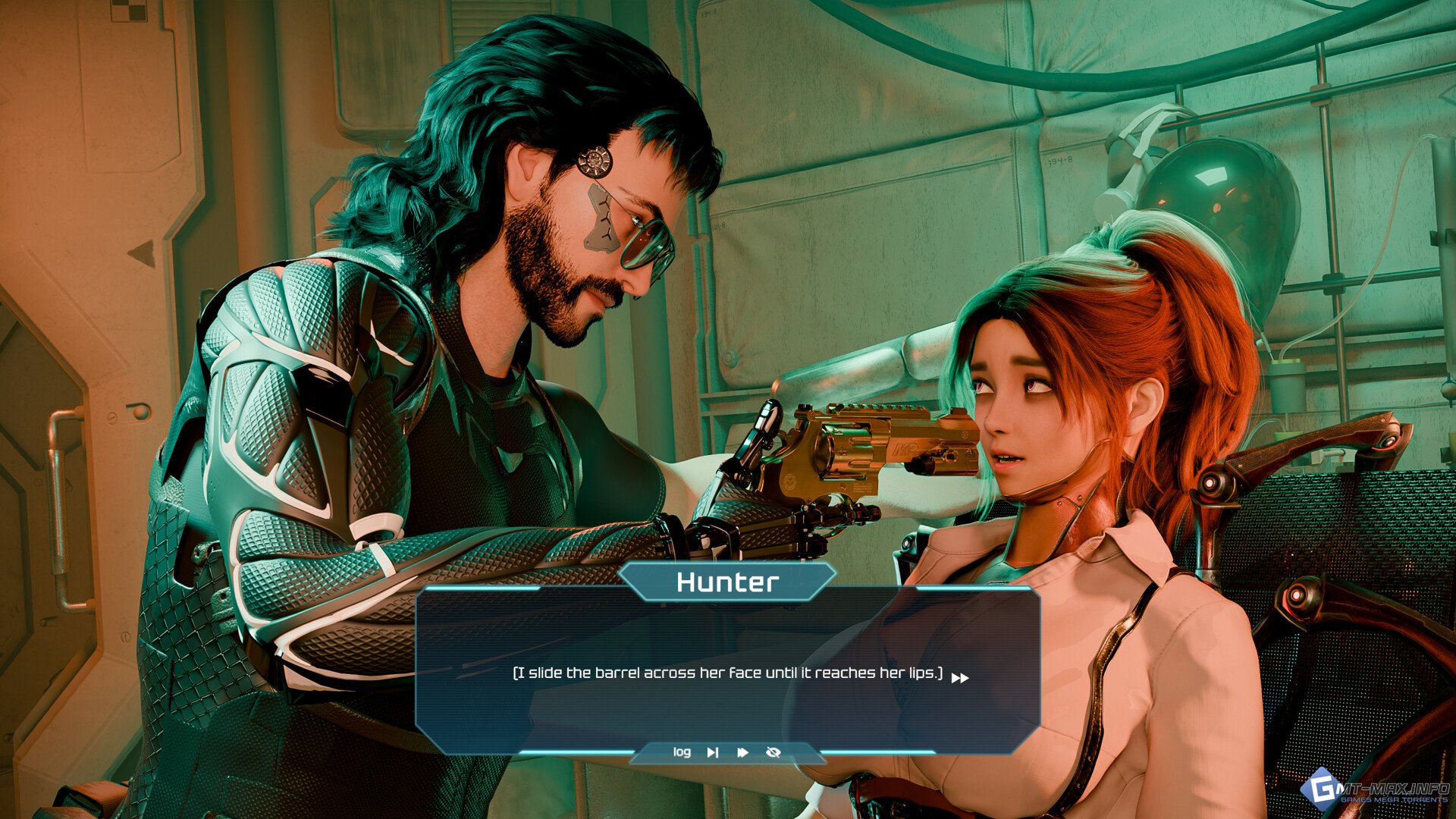Viewport: 1456px width, 819px height.
Task: Hide the dialogue box with the crossed-eye icon
Action: [x=773, y=752]
